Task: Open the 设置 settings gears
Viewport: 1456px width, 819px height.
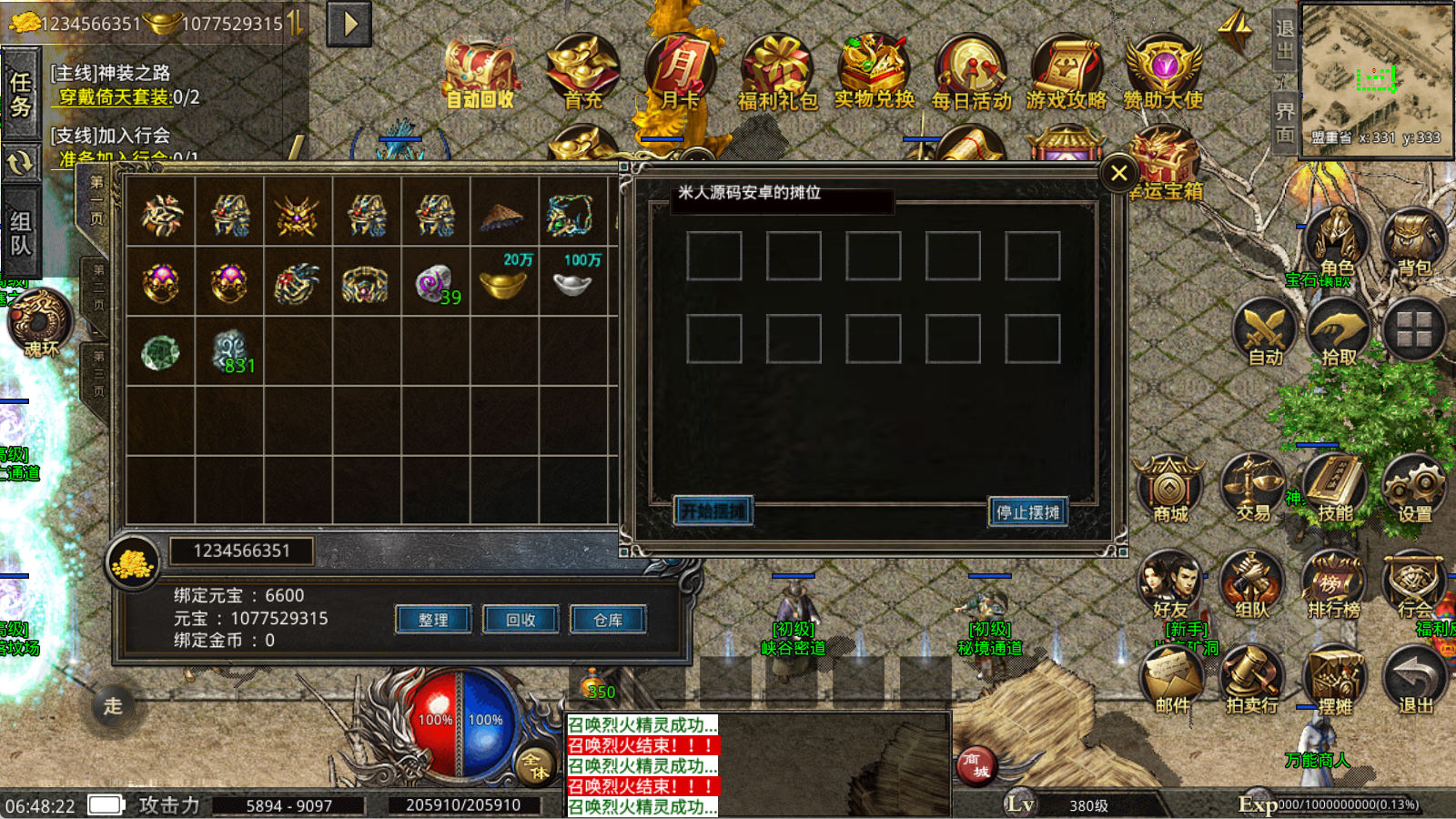Action: click(1415, 489)
